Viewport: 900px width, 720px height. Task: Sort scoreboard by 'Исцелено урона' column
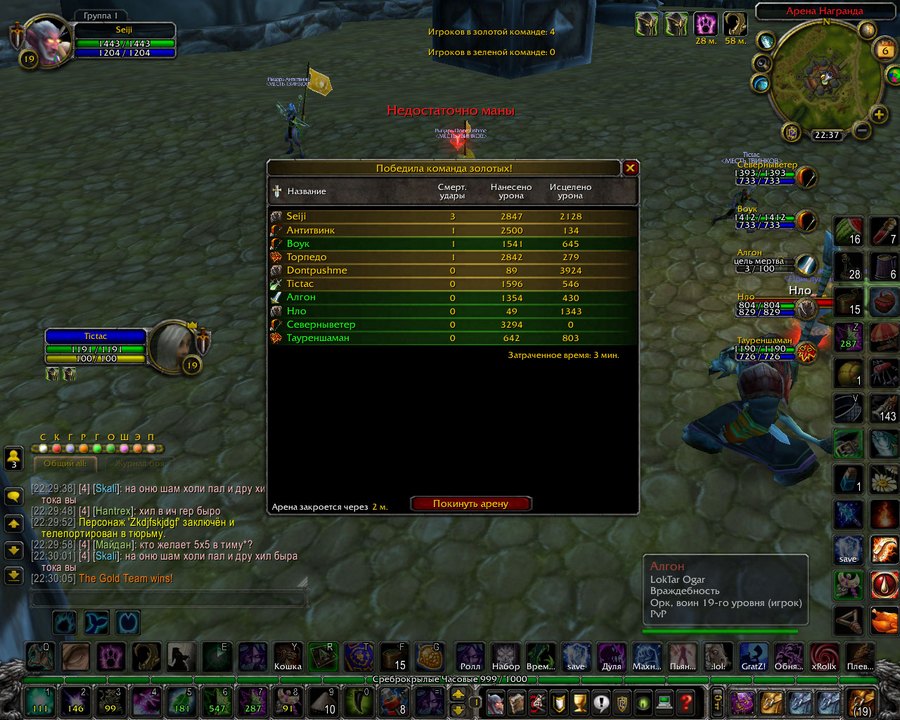[x=570, y=191]
